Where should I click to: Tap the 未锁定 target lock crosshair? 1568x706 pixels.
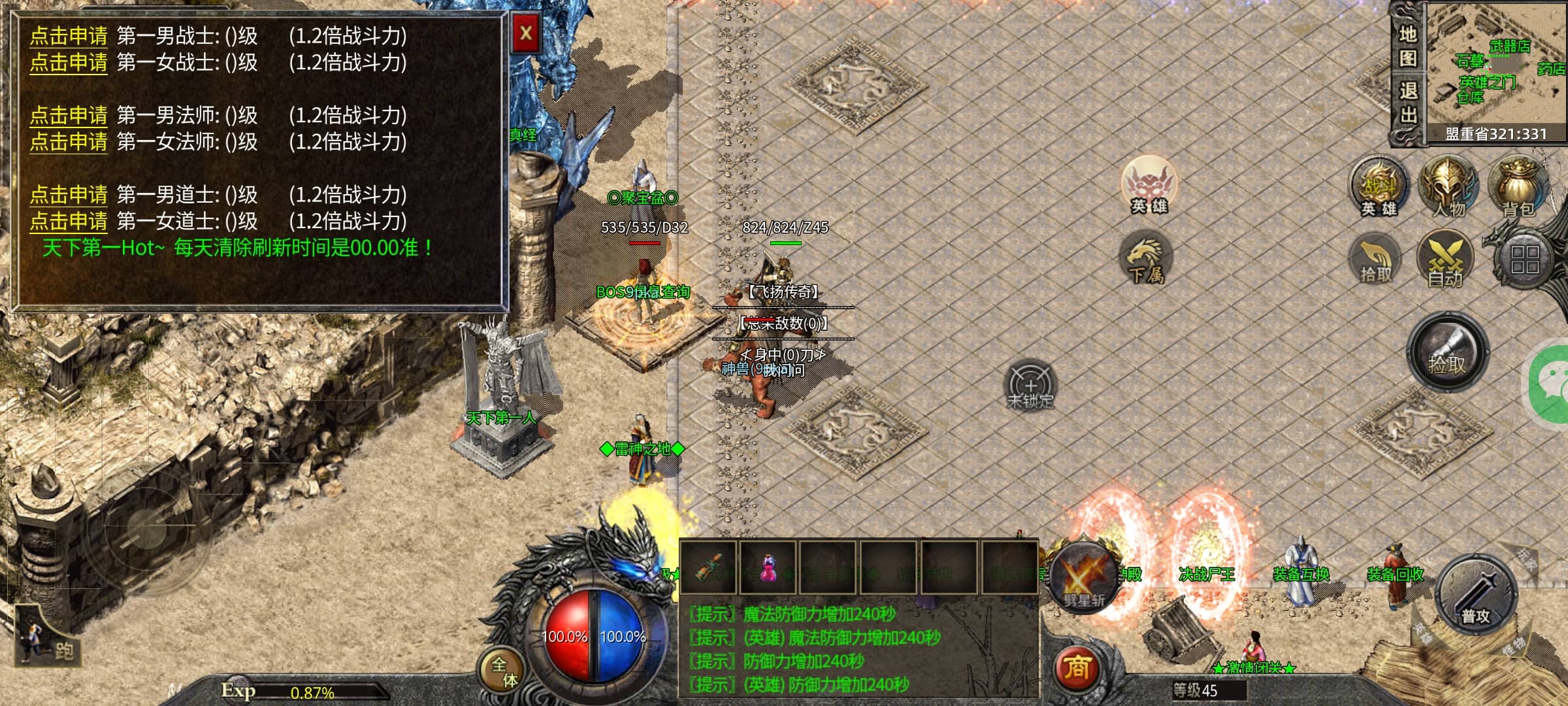[x=1030, y=385]
